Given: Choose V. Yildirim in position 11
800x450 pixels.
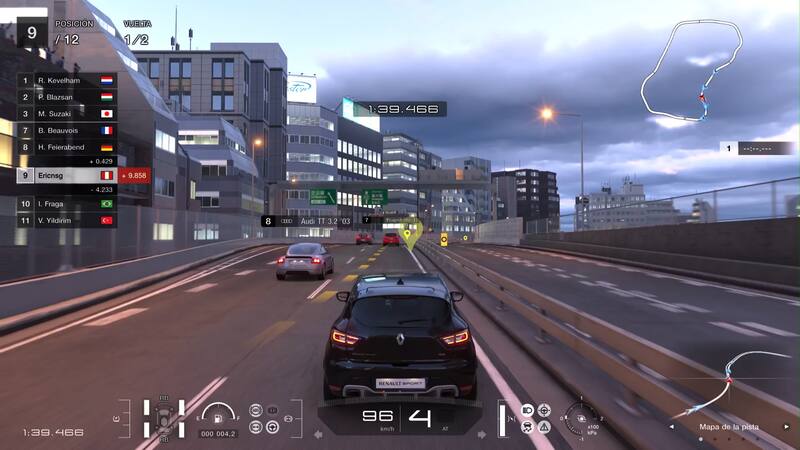Looking at the screenshot, I should coord(66,220).
